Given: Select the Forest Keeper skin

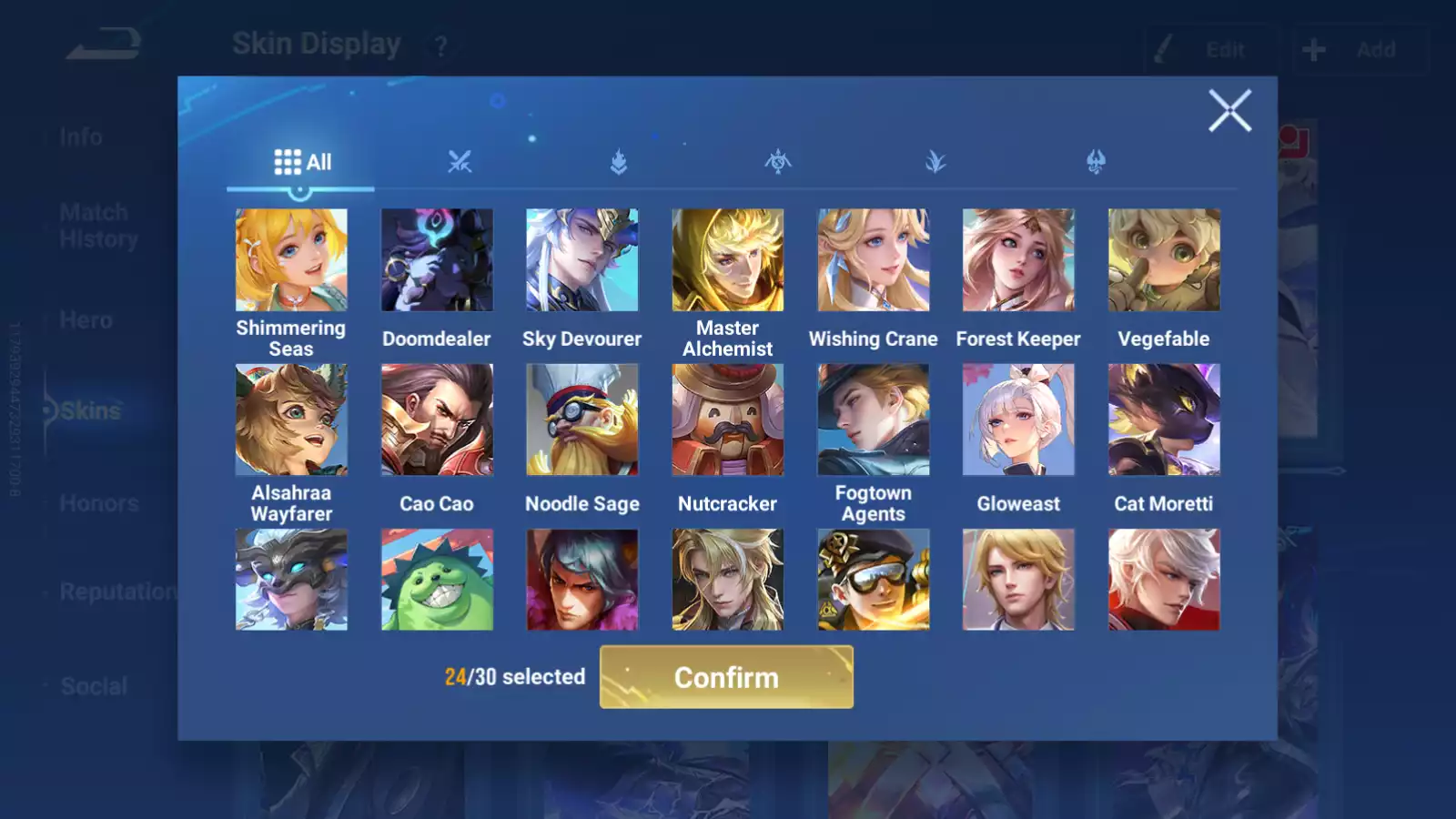Looking at the screenshot, I should [1018, 260].
